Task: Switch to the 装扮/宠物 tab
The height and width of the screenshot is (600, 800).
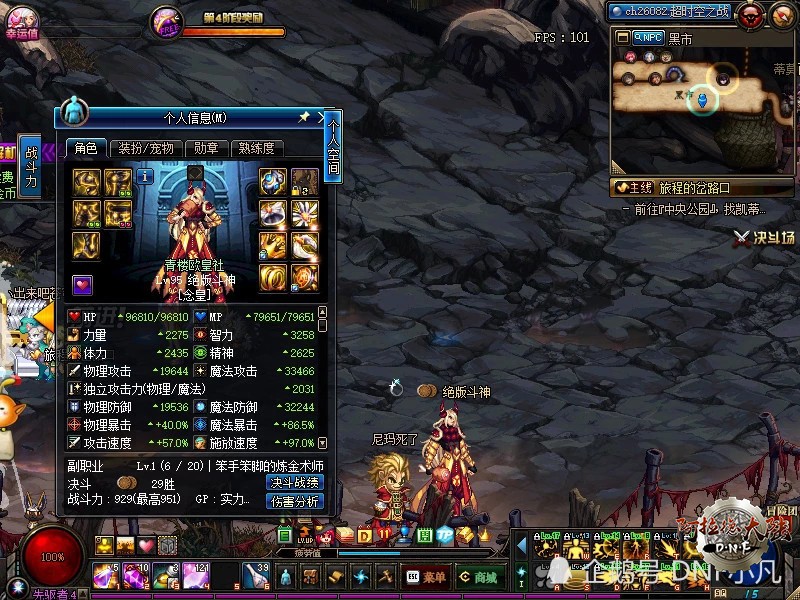Action: point(146,148)
